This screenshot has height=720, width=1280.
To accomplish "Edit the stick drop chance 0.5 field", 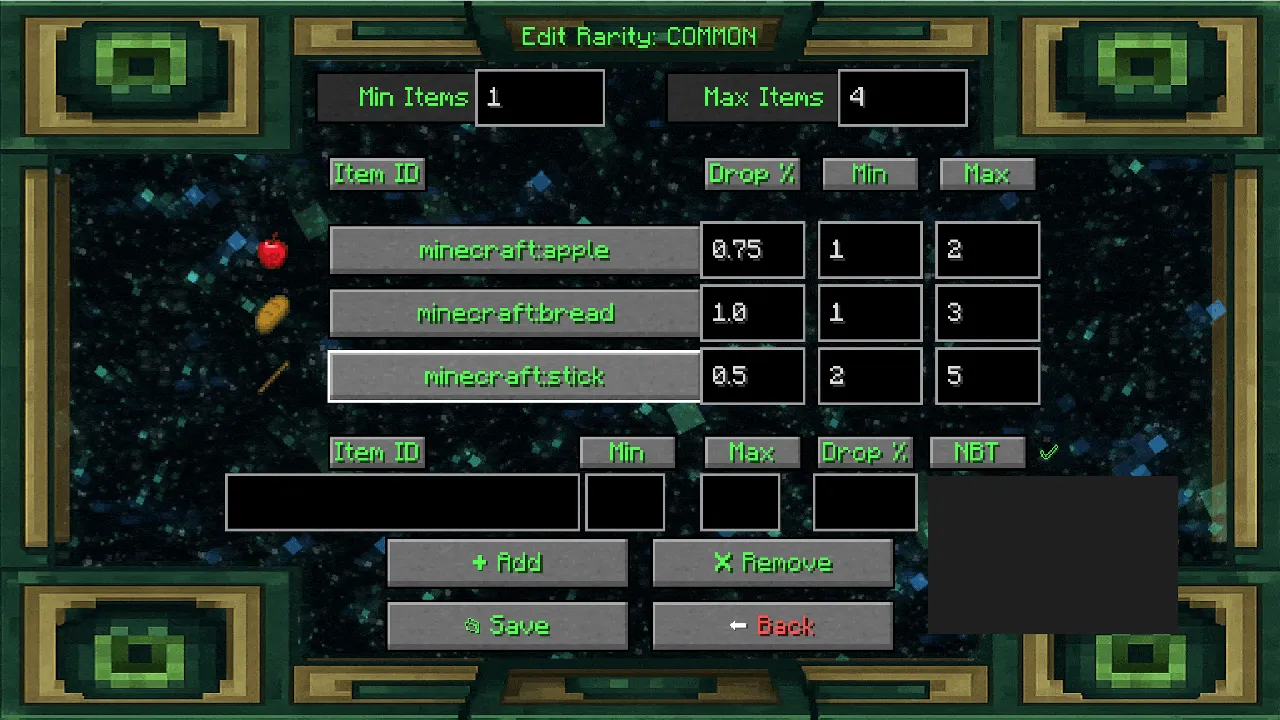I will tap(752, 376).
